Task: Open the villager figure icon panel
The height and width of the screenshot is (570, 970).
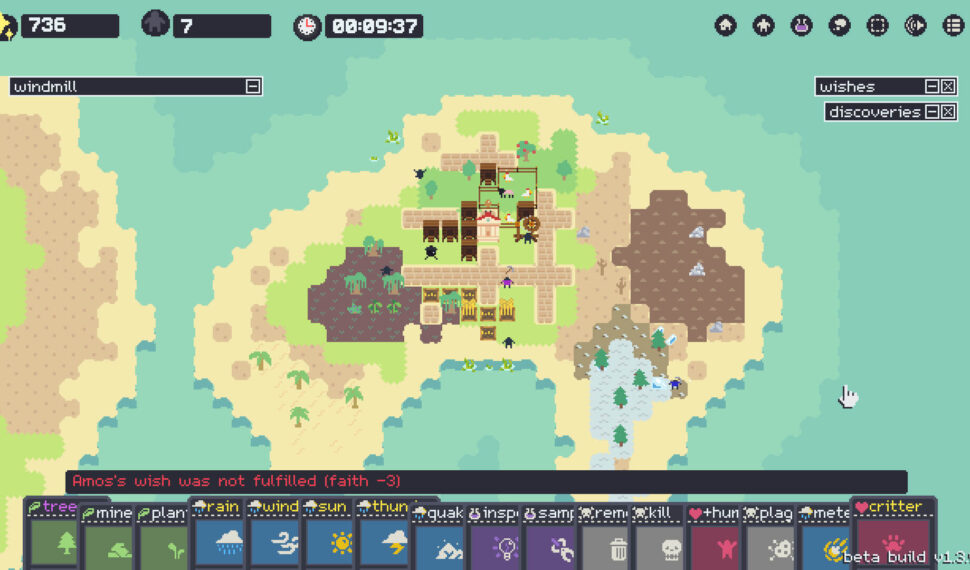Action: (764, 26)
